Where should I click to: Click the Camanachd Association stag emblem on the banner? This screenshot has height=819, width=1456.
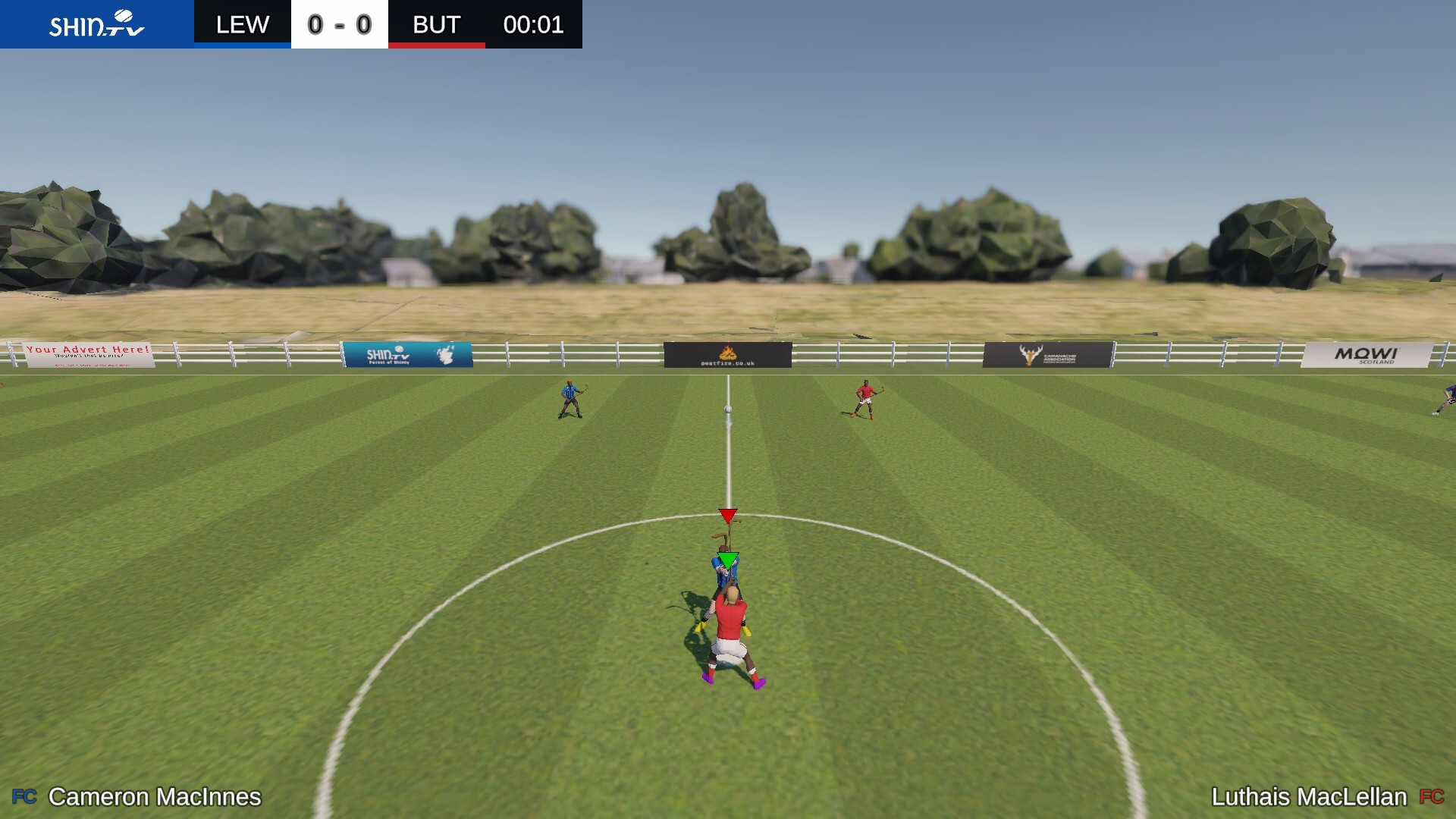pos(1031,353)
